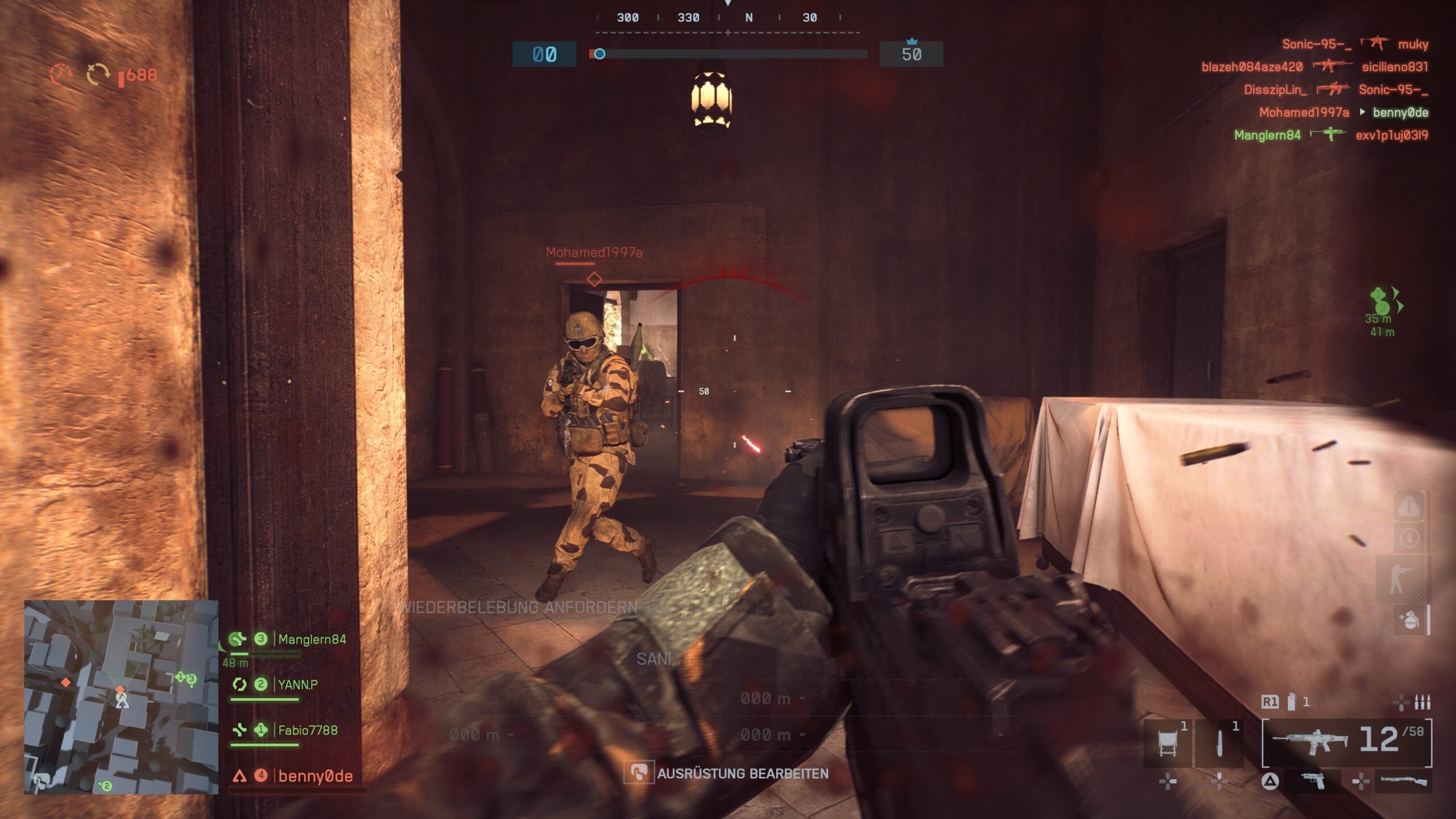Click the grenade resupply icon

1409,619
